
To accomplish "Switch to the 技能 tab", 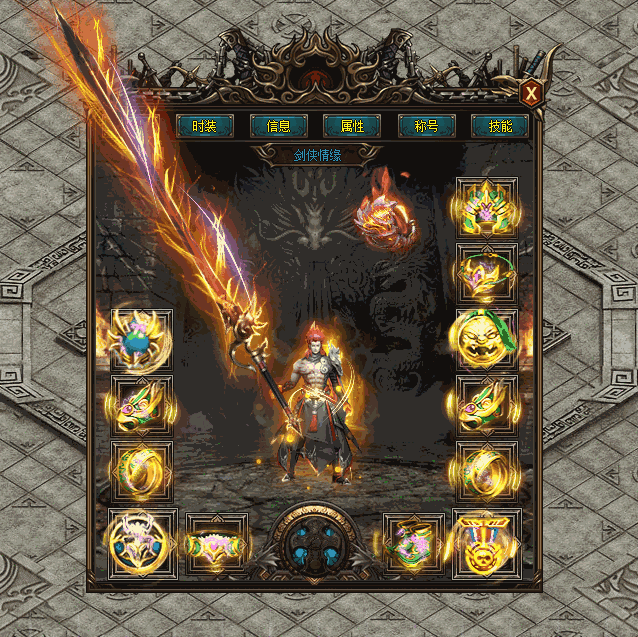I will [x=500, y=126].
